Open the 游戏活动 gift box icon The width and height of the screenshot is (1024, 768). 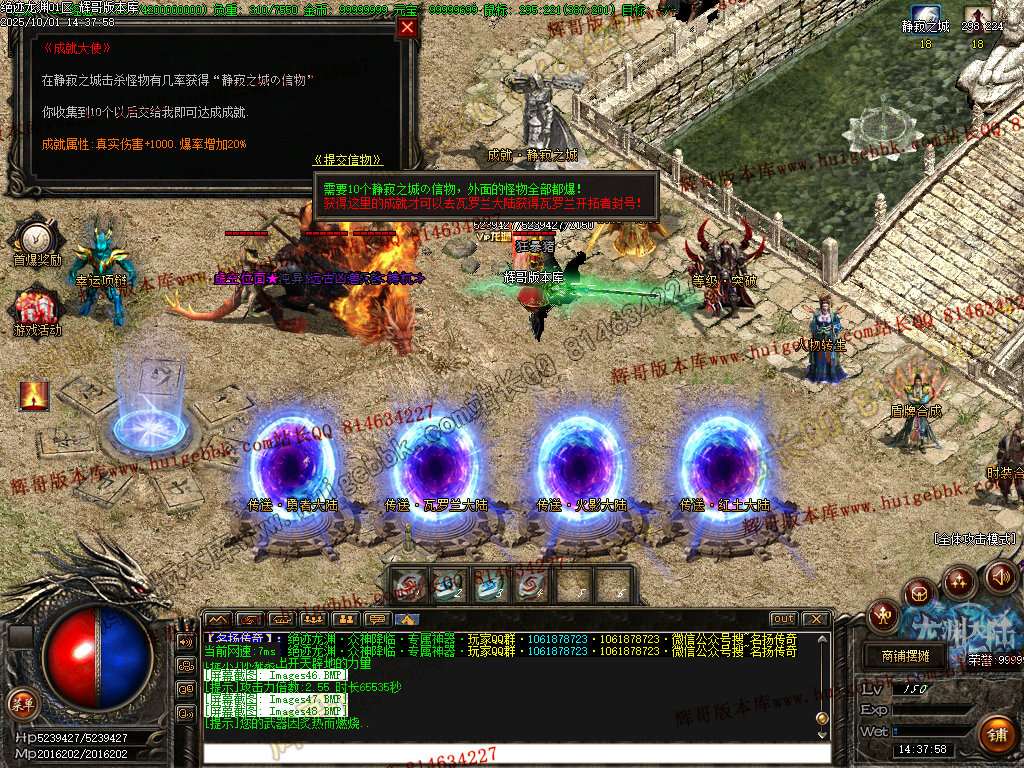tap(36, 307)
